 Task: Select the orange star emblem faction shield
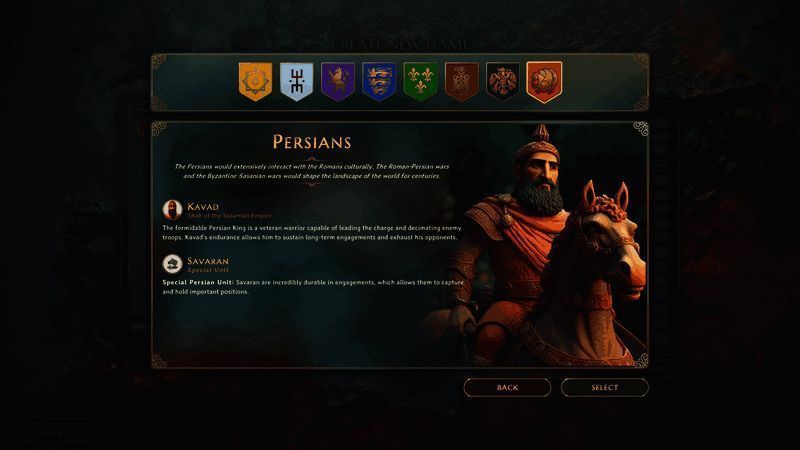click(255, 82)
